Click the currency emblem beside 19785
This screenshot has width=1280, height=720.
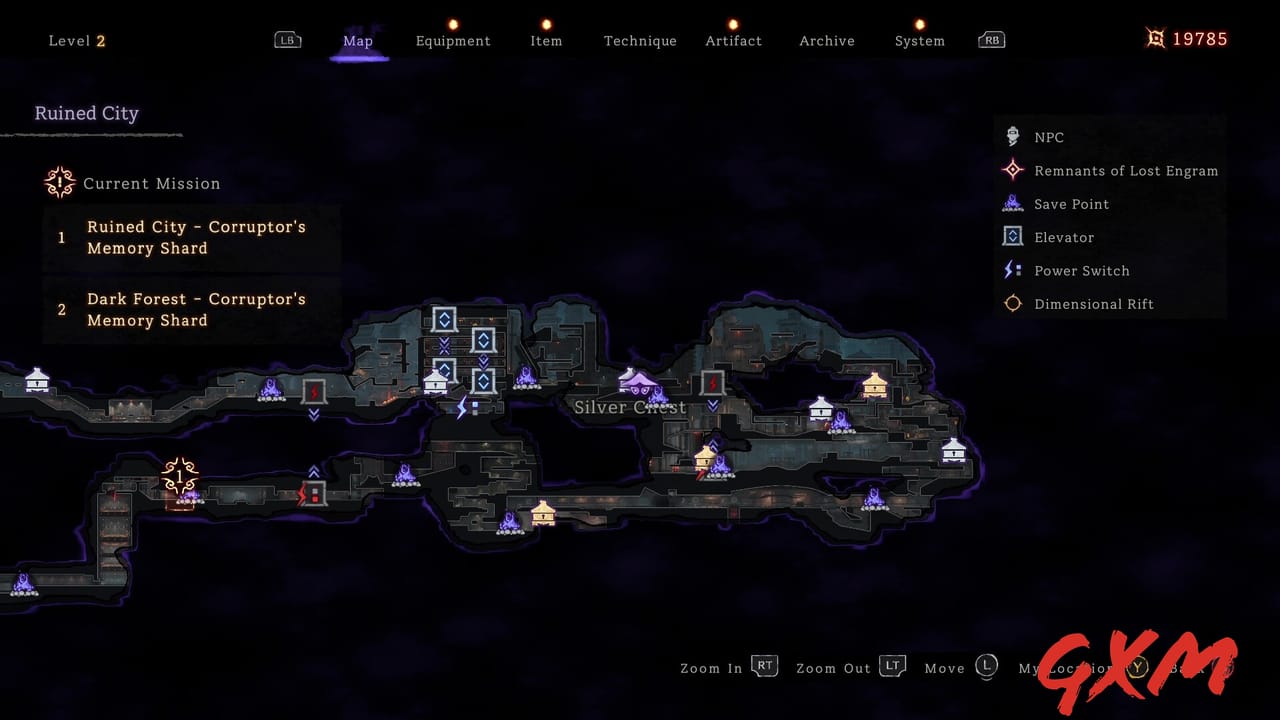tap(1155, 38)
